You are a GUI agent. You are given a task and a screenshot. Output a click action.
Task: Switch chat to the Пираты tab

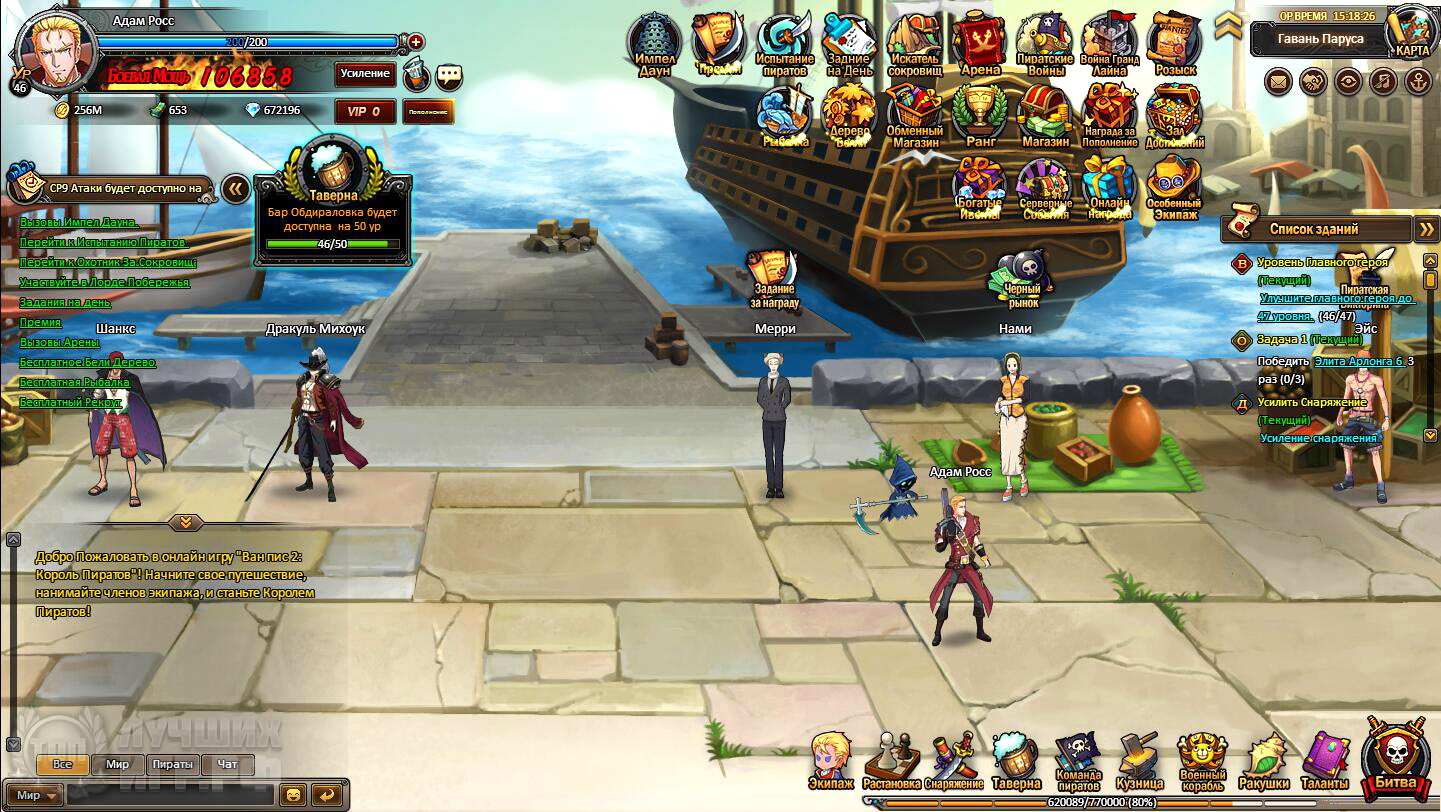click(x=173, y=764)
